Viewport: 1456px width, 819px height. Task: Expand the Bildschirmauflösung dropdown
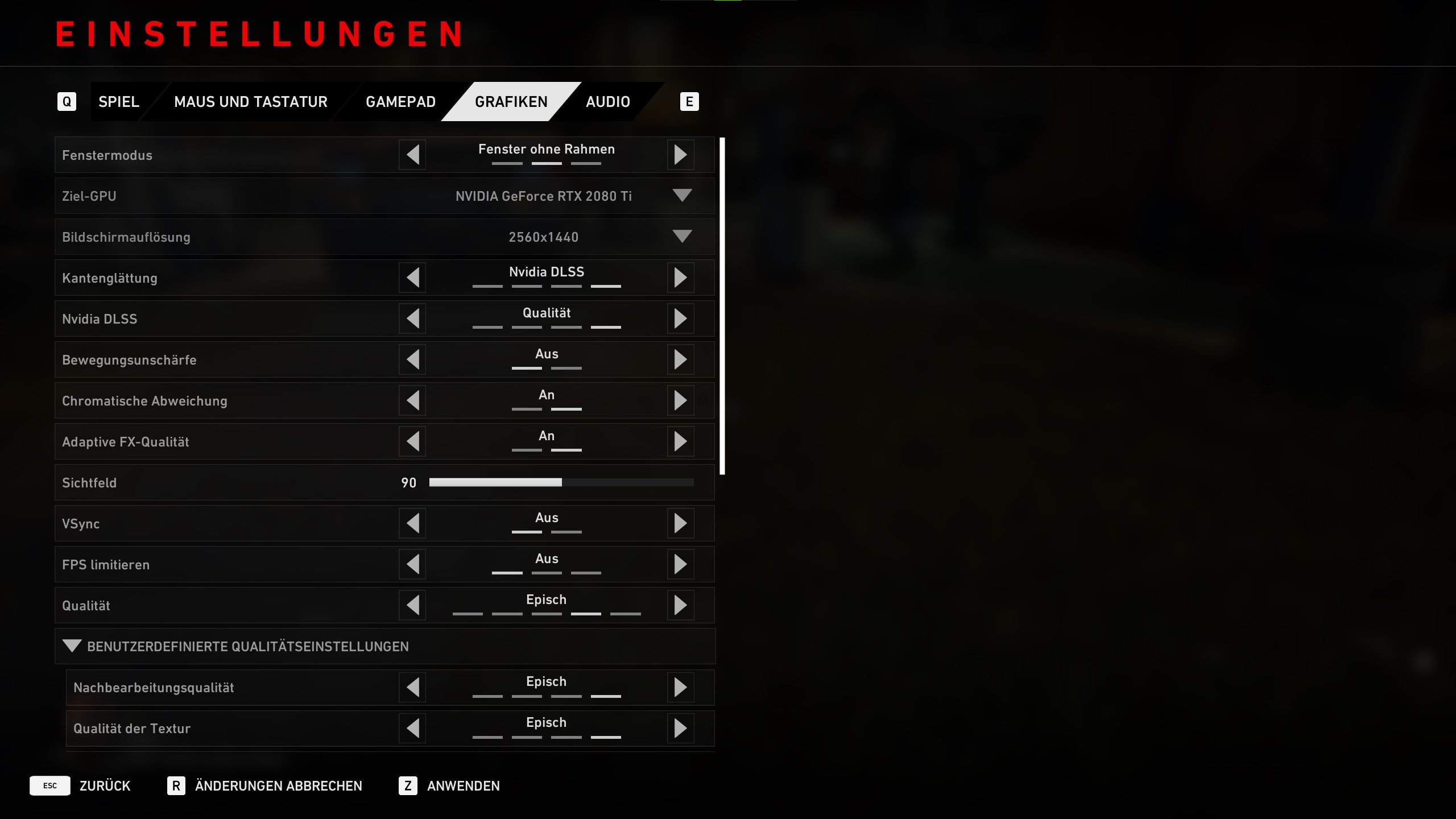tap(681, 237)
